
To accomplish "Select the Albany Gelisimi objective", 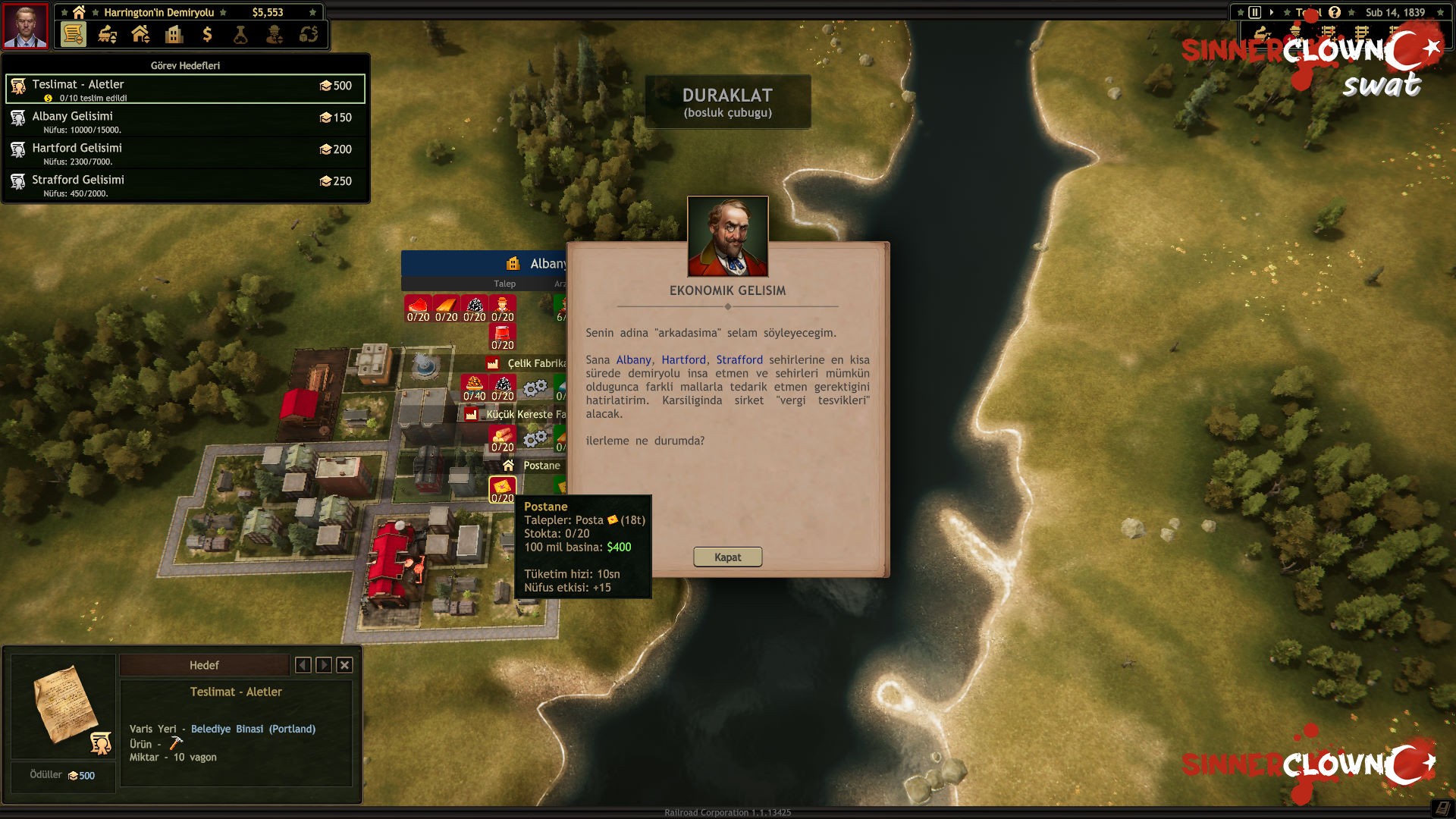I will (x=185, y=121).
